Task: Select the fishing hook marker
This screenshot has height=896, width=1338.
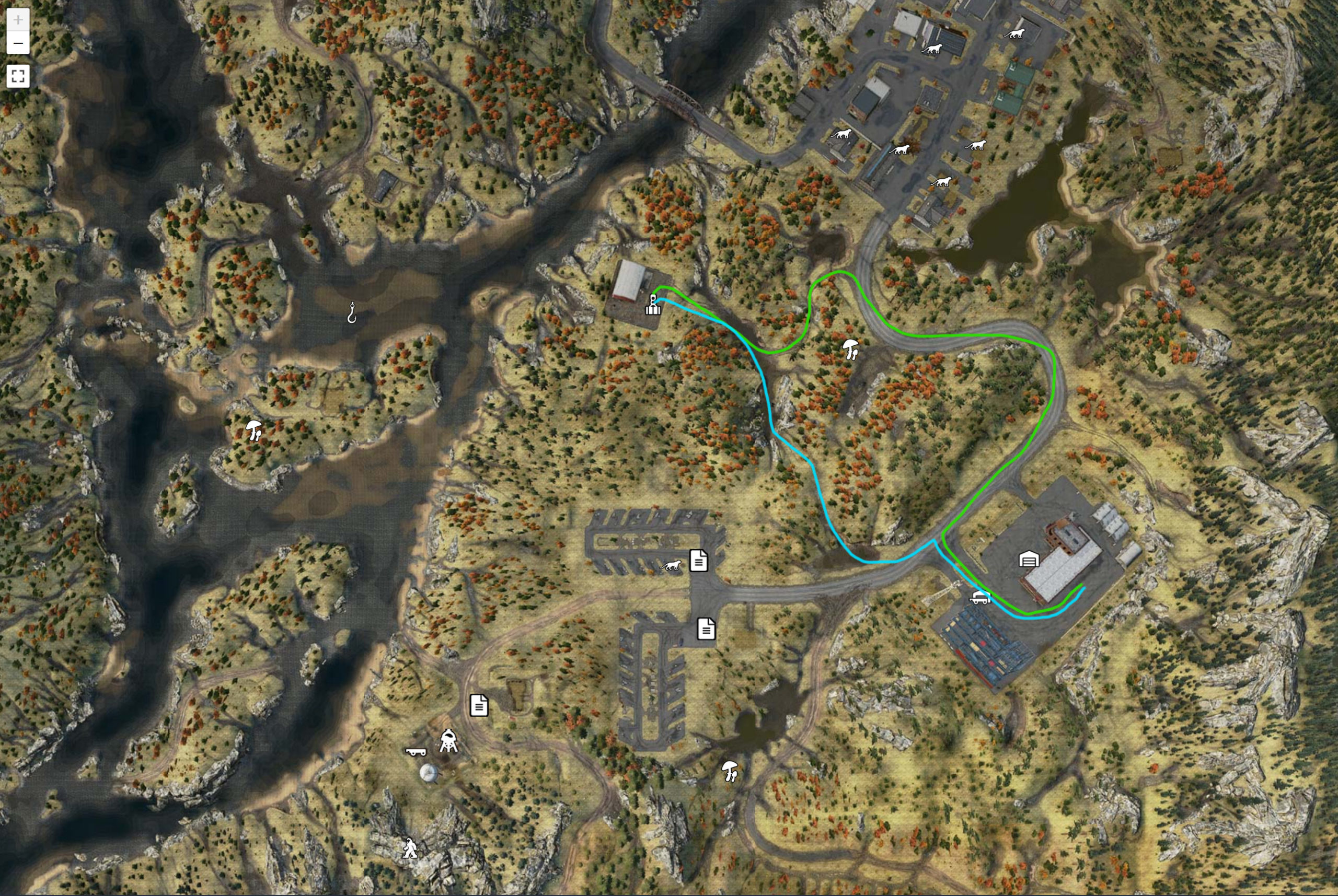Action: [352, 312]
